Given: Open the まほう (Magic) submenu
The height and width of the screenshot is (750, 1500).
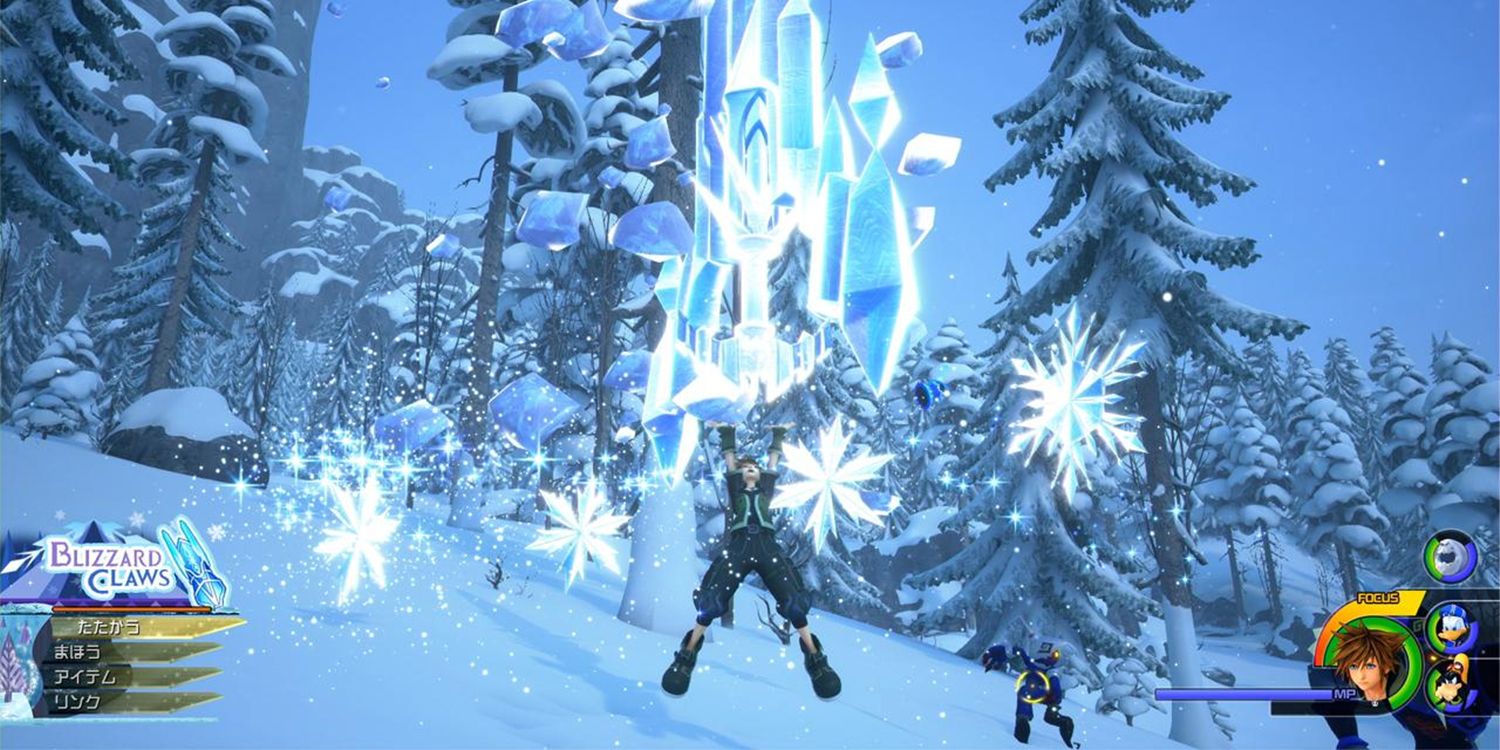Looking at the screenshot, I should pyautogui.click(x=79, y=652).
